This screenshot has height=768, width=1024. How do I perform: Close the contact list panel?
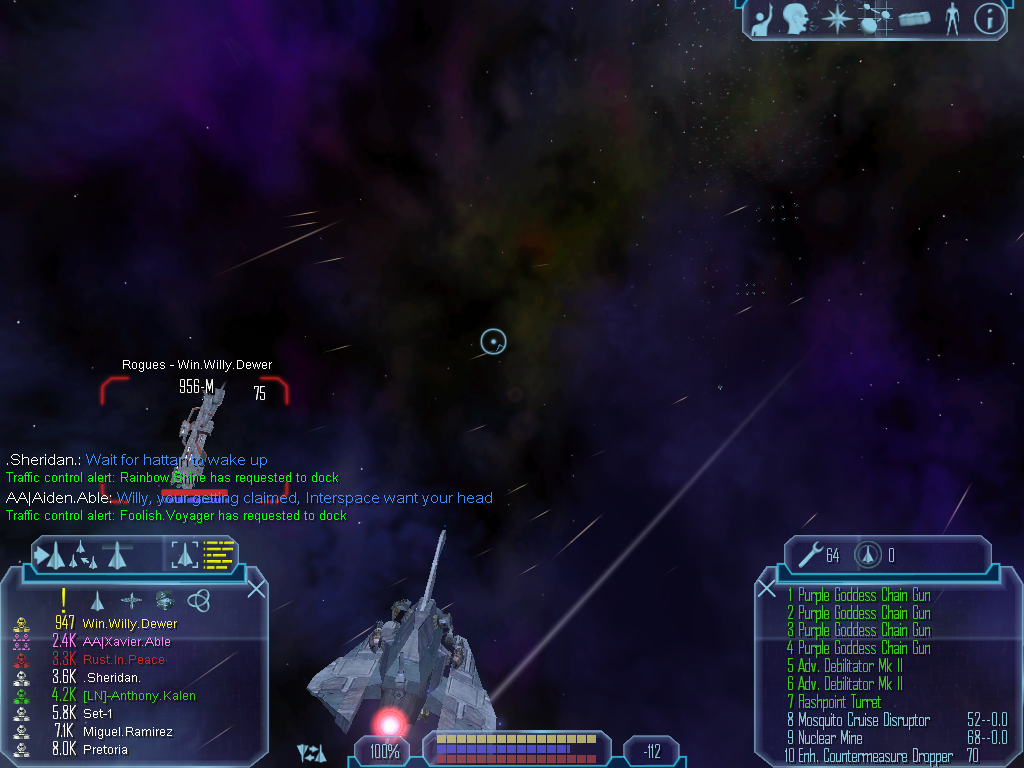[257, 588]
